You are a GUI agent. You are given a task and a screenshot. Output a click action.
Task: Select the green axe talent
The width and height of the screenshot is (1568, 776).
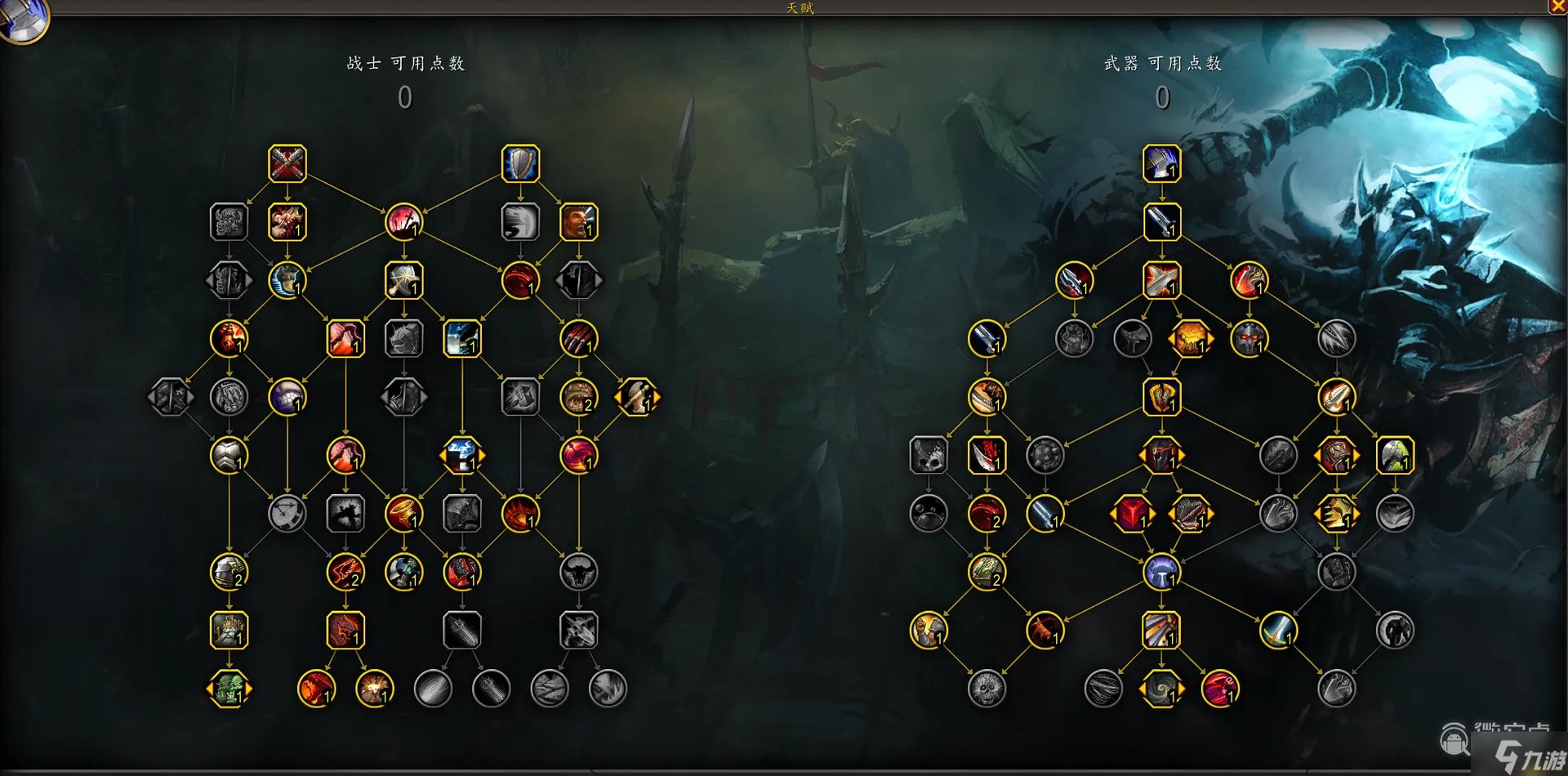click(x=1394, y=456)
